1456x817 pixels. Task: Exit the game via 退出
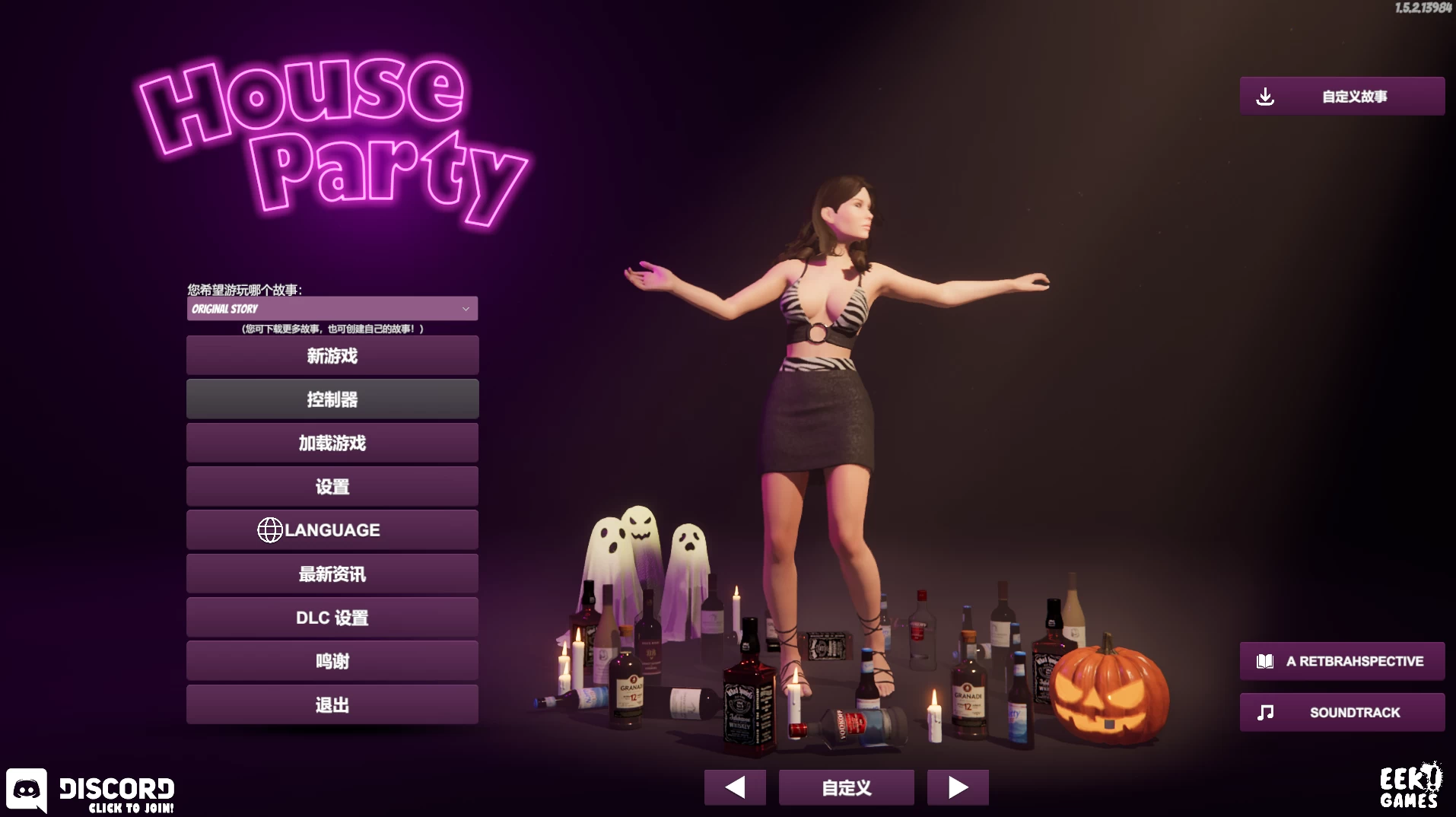tap(332, 704)
